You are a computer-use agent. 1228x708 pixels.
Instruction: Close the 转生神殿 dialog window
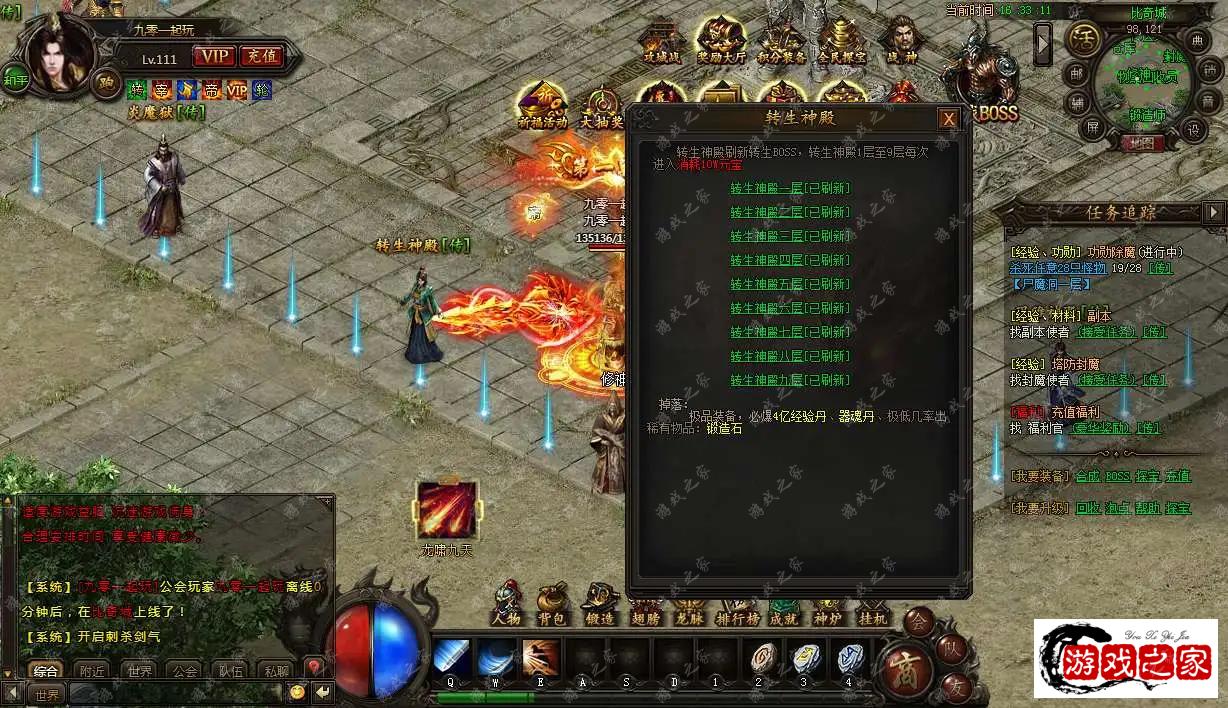[x=948, y=119]
